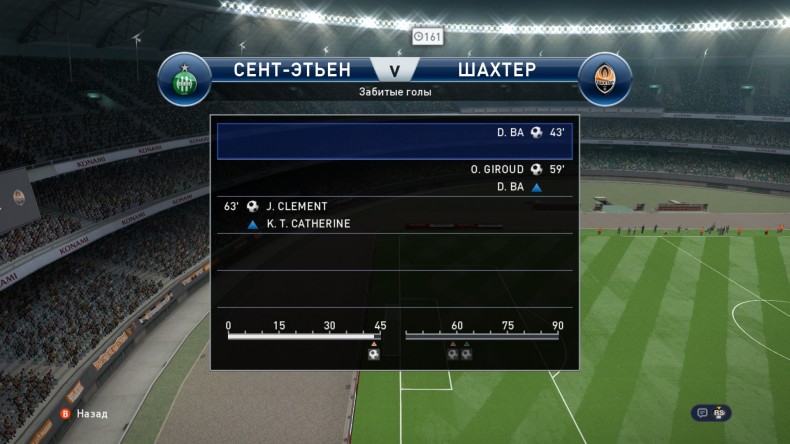The image size is (790, 444).
Task: Go back using the Назад label
Action: (x=91, y=413)
